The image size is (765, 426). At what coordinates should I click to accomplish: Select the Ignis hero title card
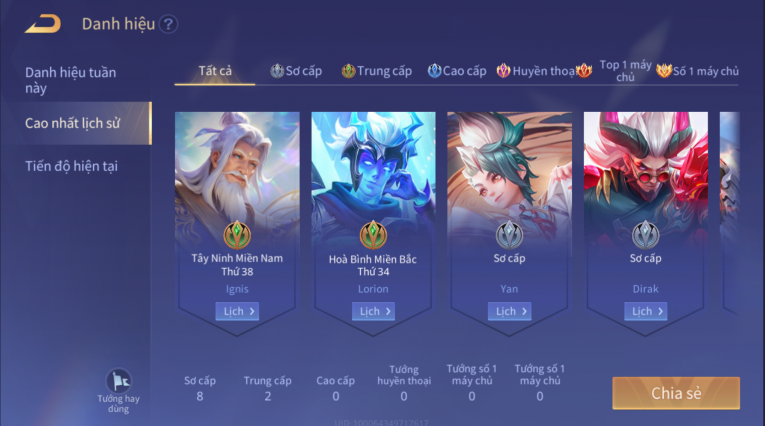[x=237, y=200]
